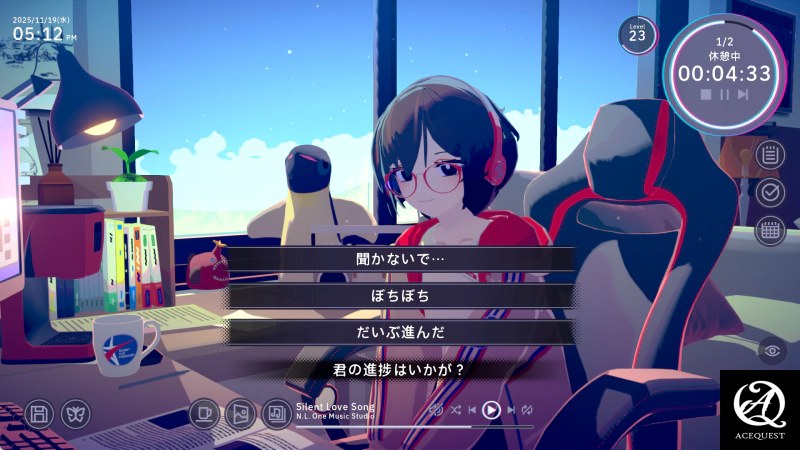Answer with "だいぶ進んだ"
The image size is (800, 450).
400,333
